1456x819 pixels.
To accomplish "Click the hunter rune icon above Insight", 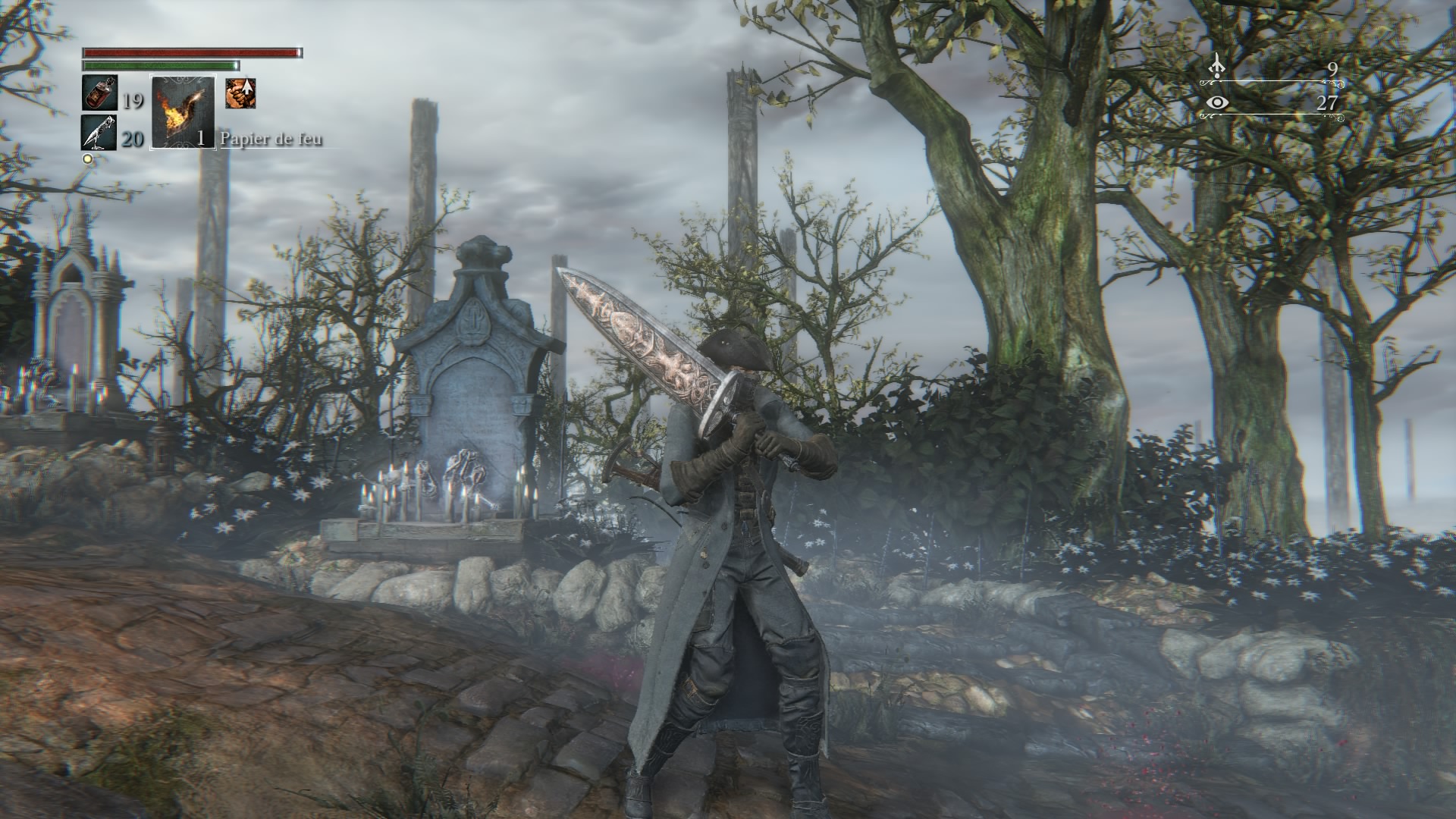I will (1217, 67).
